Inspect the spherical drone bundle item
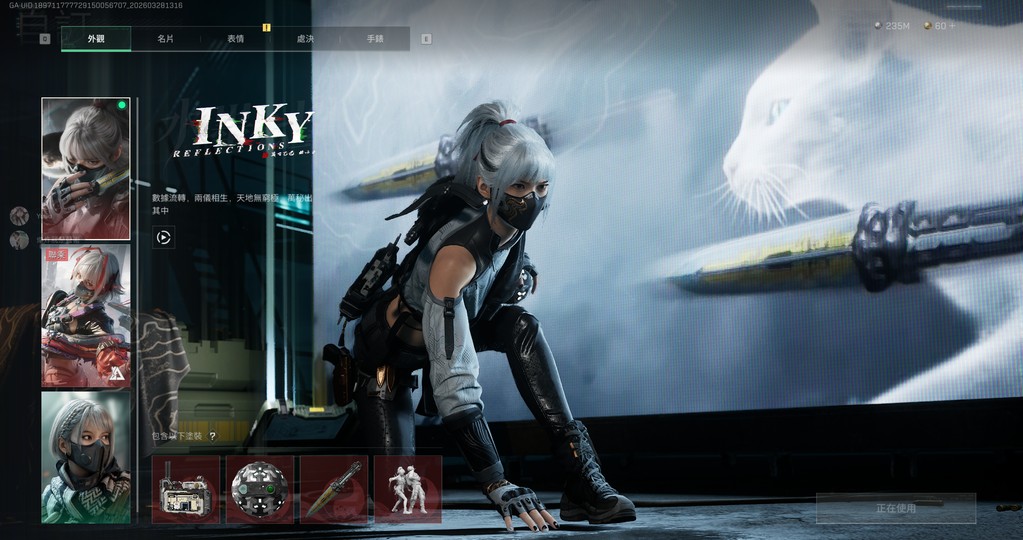Viewport: 1023px width, 540px height. (260, 490)
